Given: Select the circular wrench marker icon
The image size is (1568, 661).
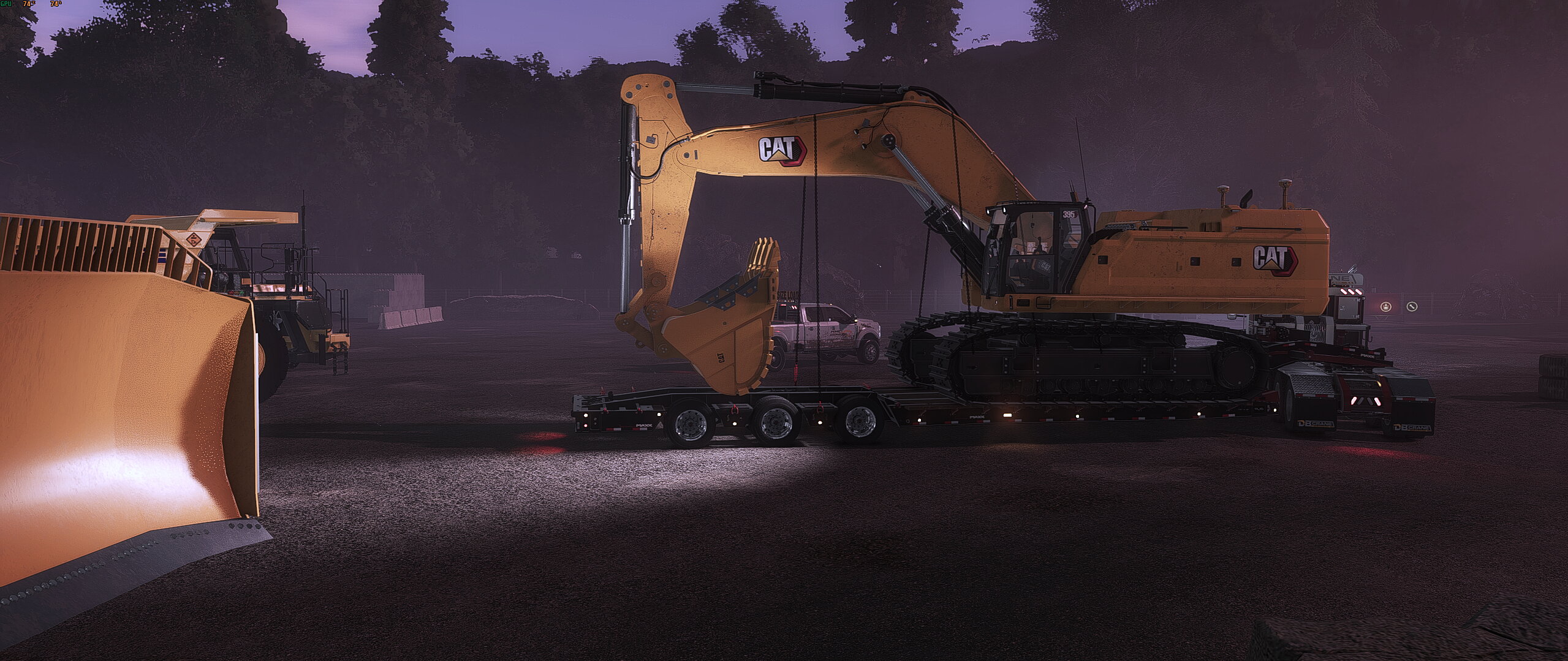Looking at the screenshot, I should [x=1412, y=307].
